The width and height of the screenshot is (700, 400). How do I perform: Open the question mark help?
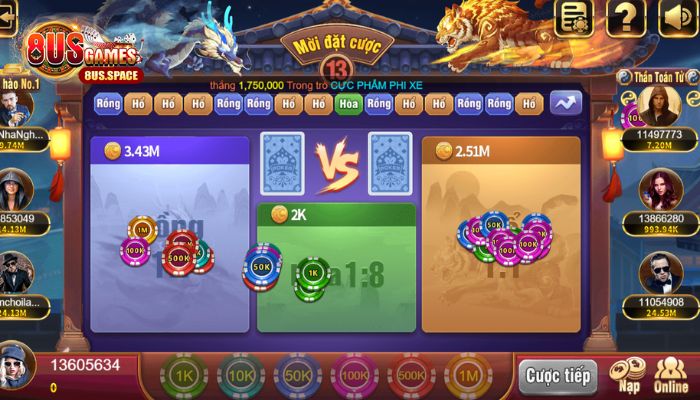625,17
